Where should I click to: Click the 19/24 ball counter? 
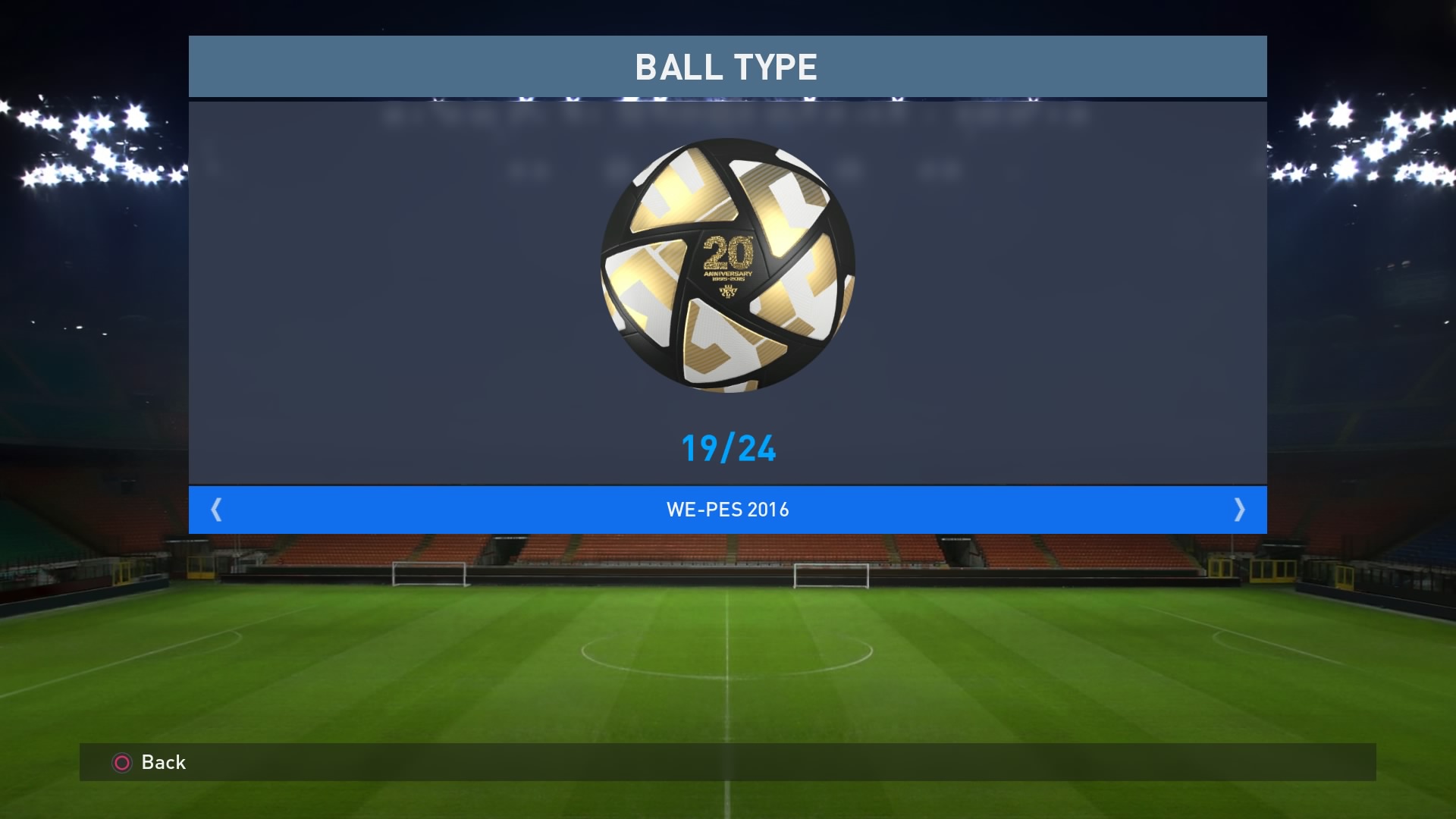coord(728,448)
